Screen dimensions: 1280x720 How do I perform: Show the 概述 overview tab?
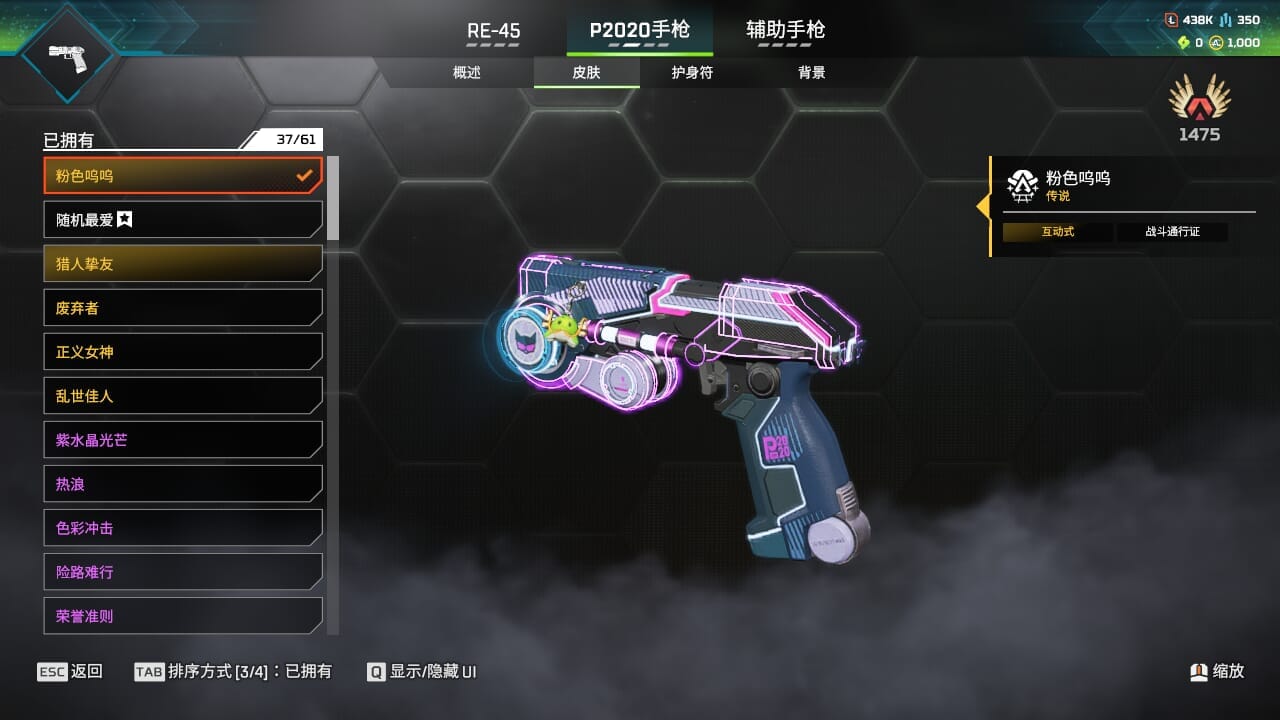(x=467, y=72)
